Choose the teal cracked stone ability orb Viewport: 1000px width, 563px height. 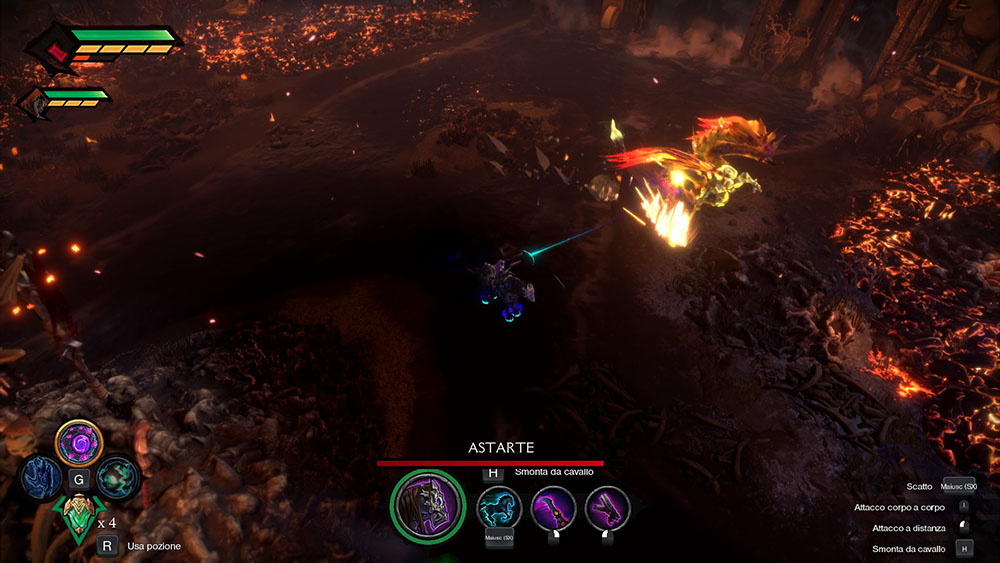pyautogui.click(x=117, y=477)
